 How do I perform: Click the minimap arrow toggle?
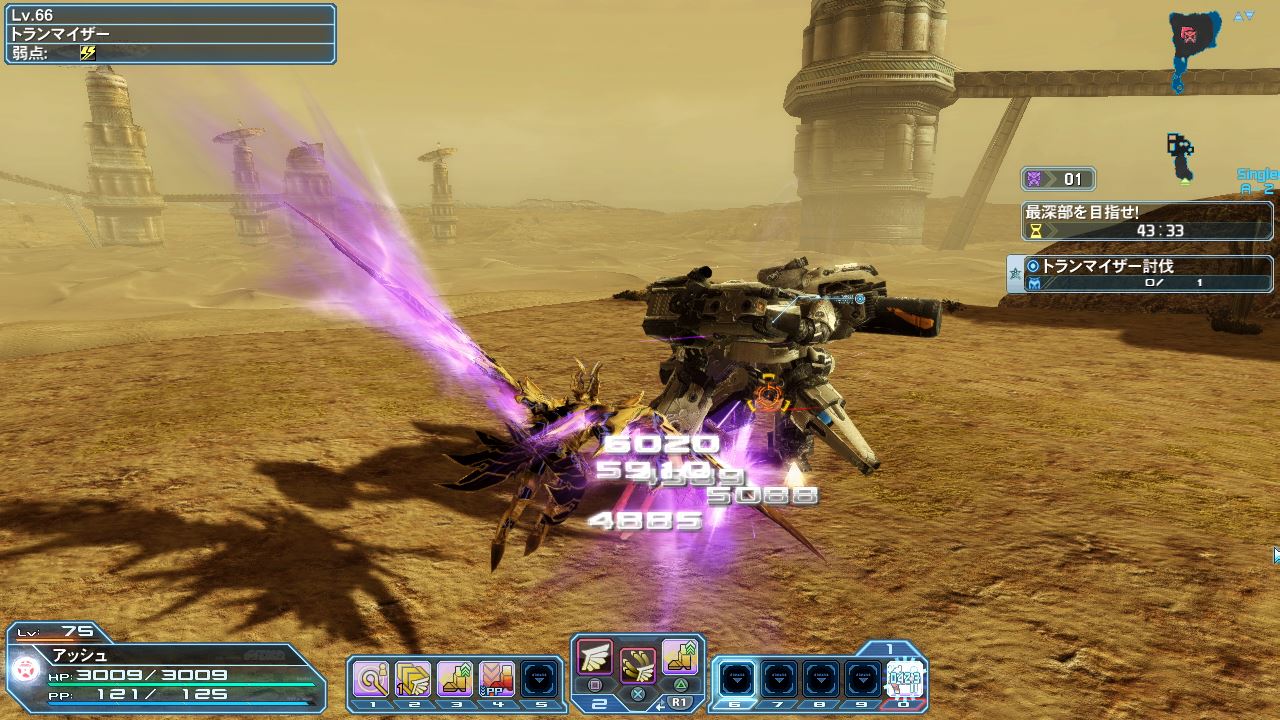[1243, 16]
